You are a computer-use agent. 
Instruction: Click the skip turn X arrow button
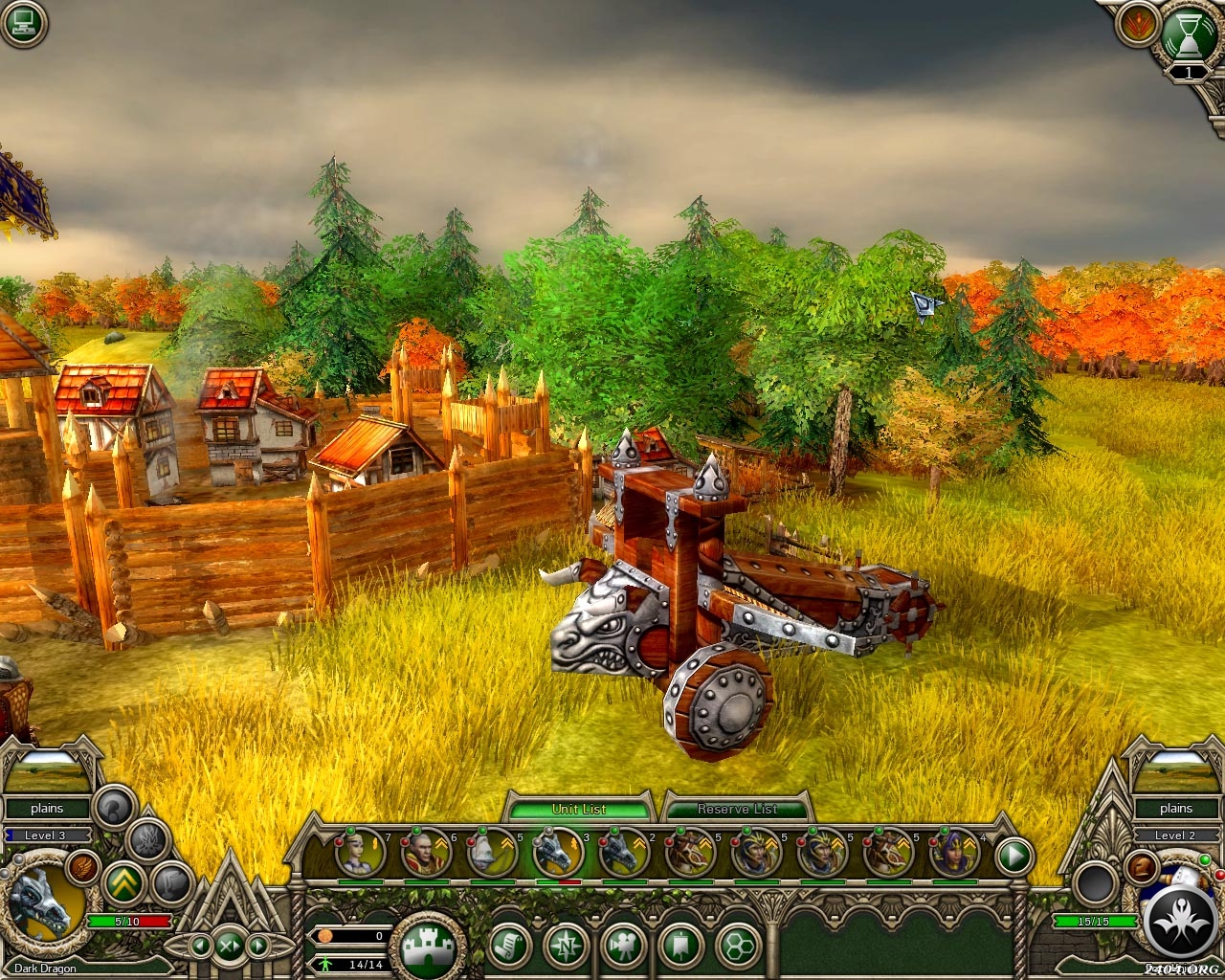click(229, 947)
